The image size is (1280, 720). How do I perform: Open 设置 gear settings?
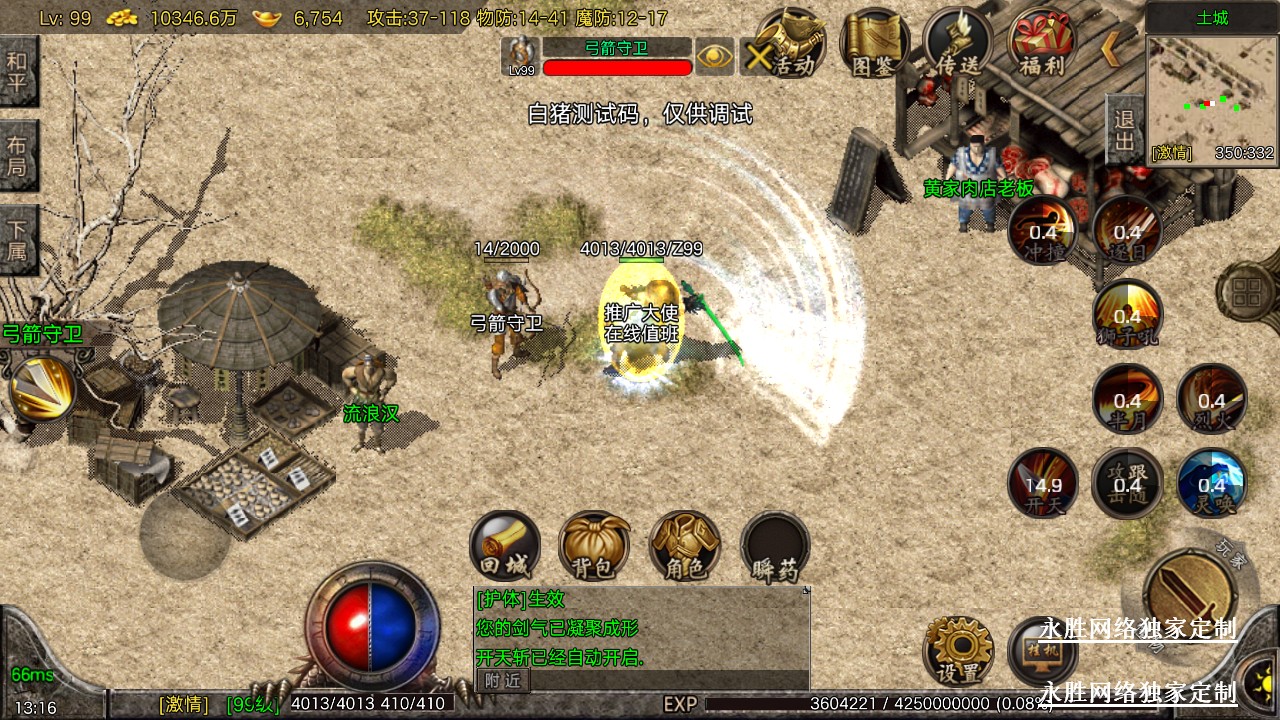[958, 650]
